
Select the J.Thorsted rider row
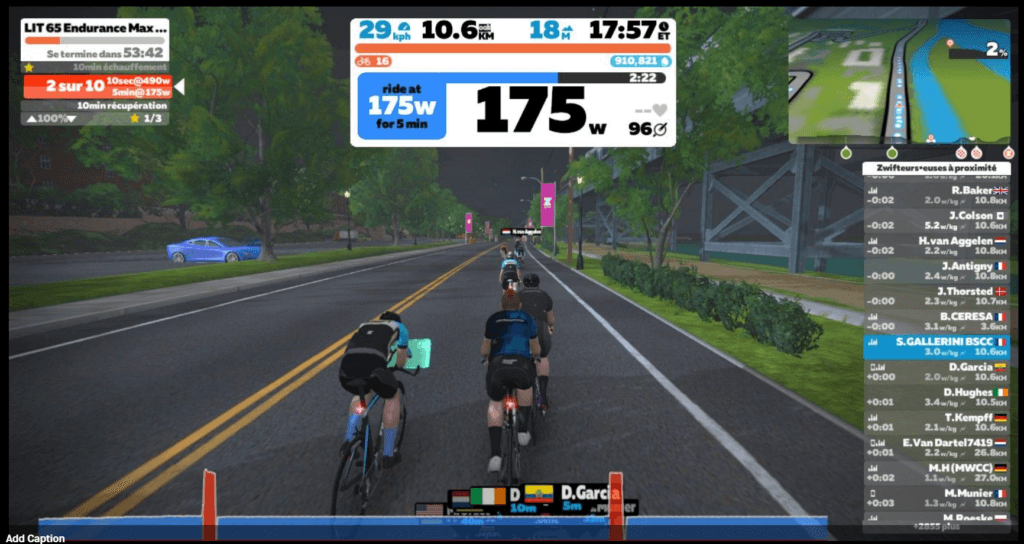pyautogui.click(x=936, y=296)
